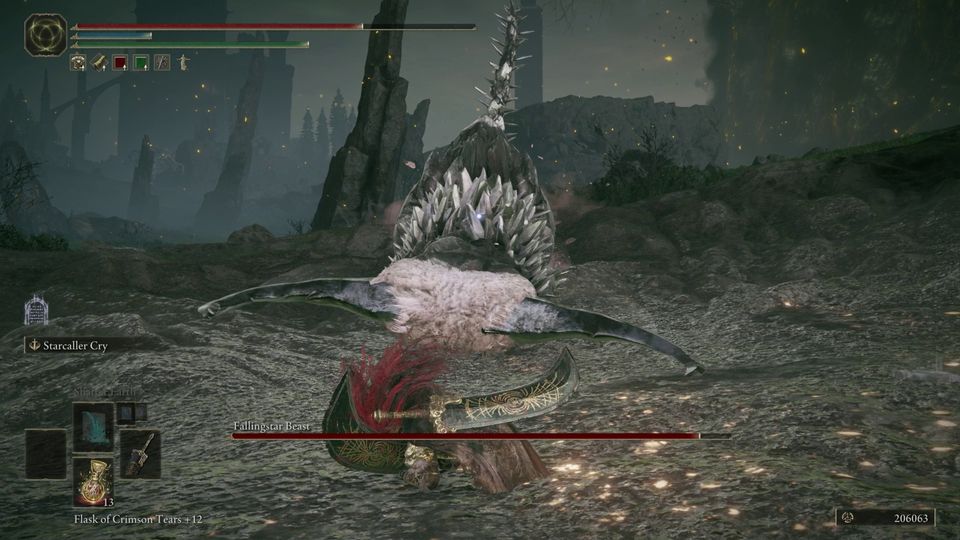
Task: Inspect the green square buff icon
Action: pos(141,63)
